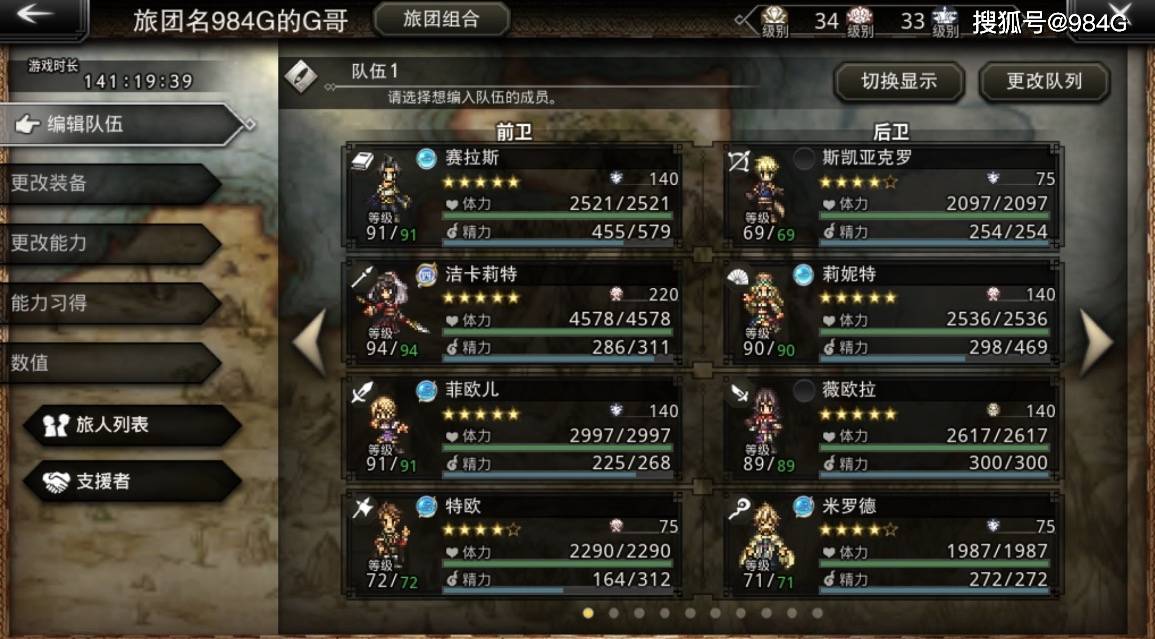Select party member 莉妮特
The width and height of the screenshot is (1155, 639).
coord(892,311)
